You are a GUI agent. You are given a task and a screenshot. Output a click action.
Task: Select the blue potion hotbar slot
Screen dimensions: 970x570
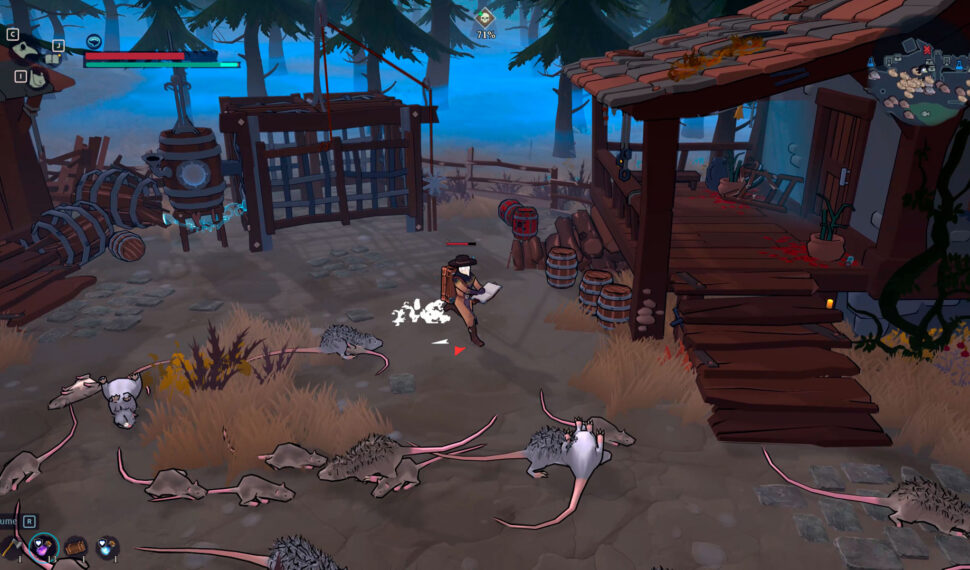(x=107, y=546)
